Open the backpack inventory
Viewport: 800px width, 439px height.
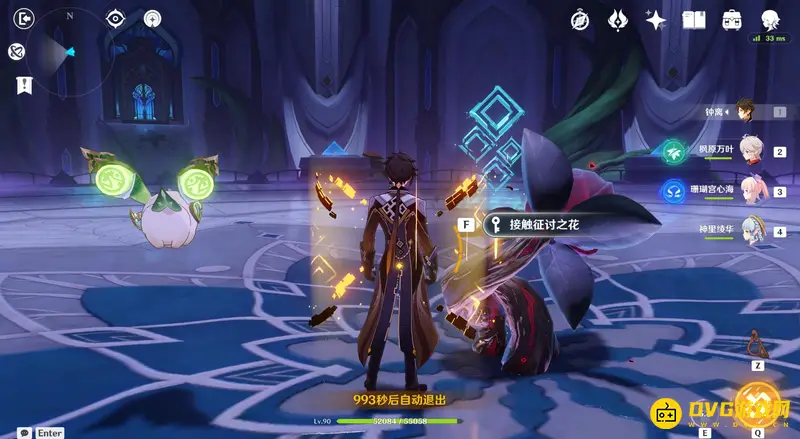pos(732,19)
